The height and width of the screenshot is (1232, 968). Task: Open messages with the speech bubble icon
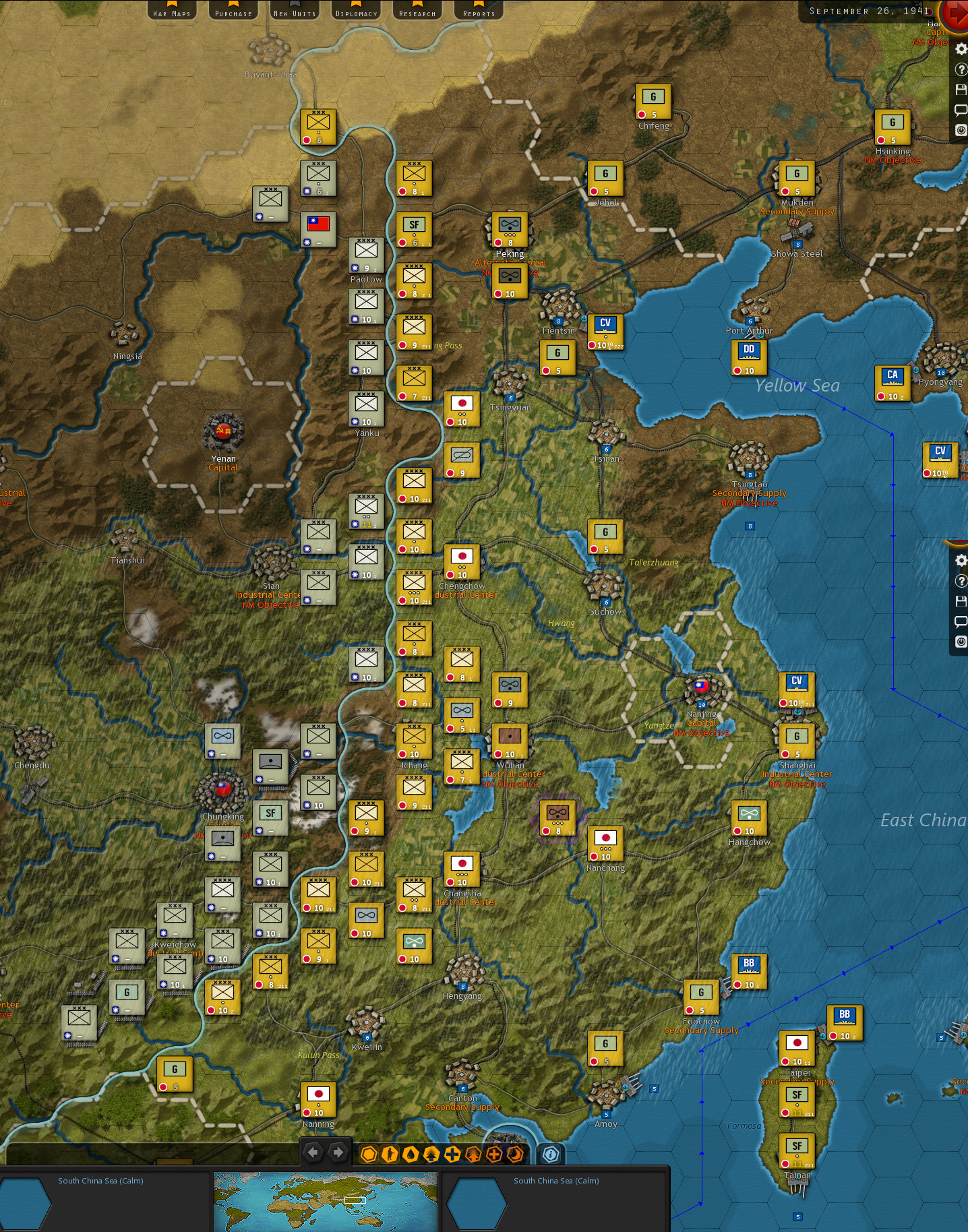(960, 109)
